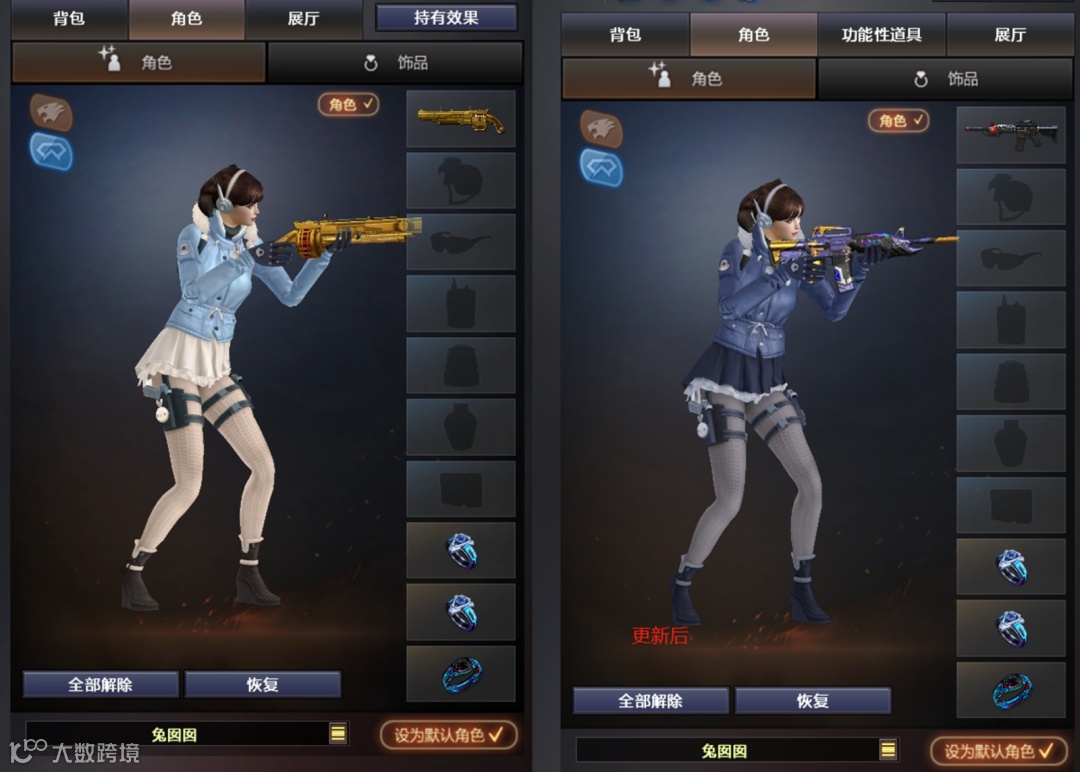Open 展厅 tab next to 功能性道具
1080x772 pixels.
(x=1010, y=35)
